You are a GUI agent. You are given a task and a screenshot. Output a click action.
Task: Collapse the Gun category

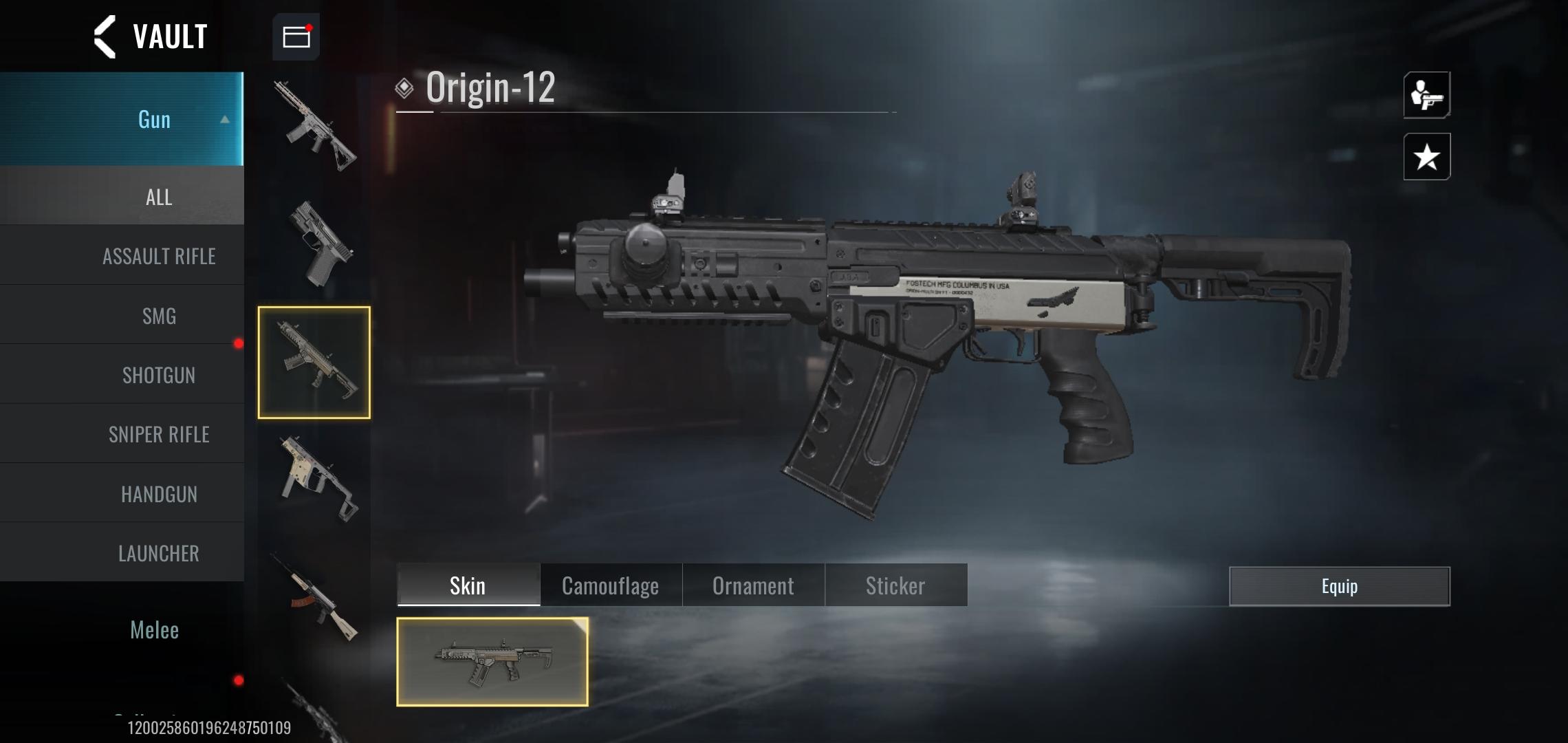click(224, 120)
